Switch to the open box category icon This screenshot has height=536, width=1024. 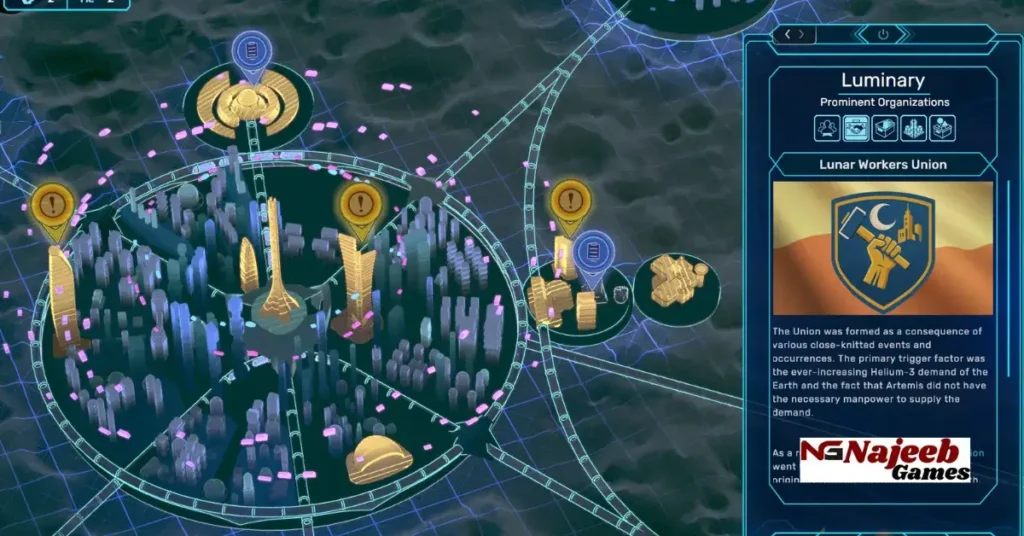click(884, 128)
